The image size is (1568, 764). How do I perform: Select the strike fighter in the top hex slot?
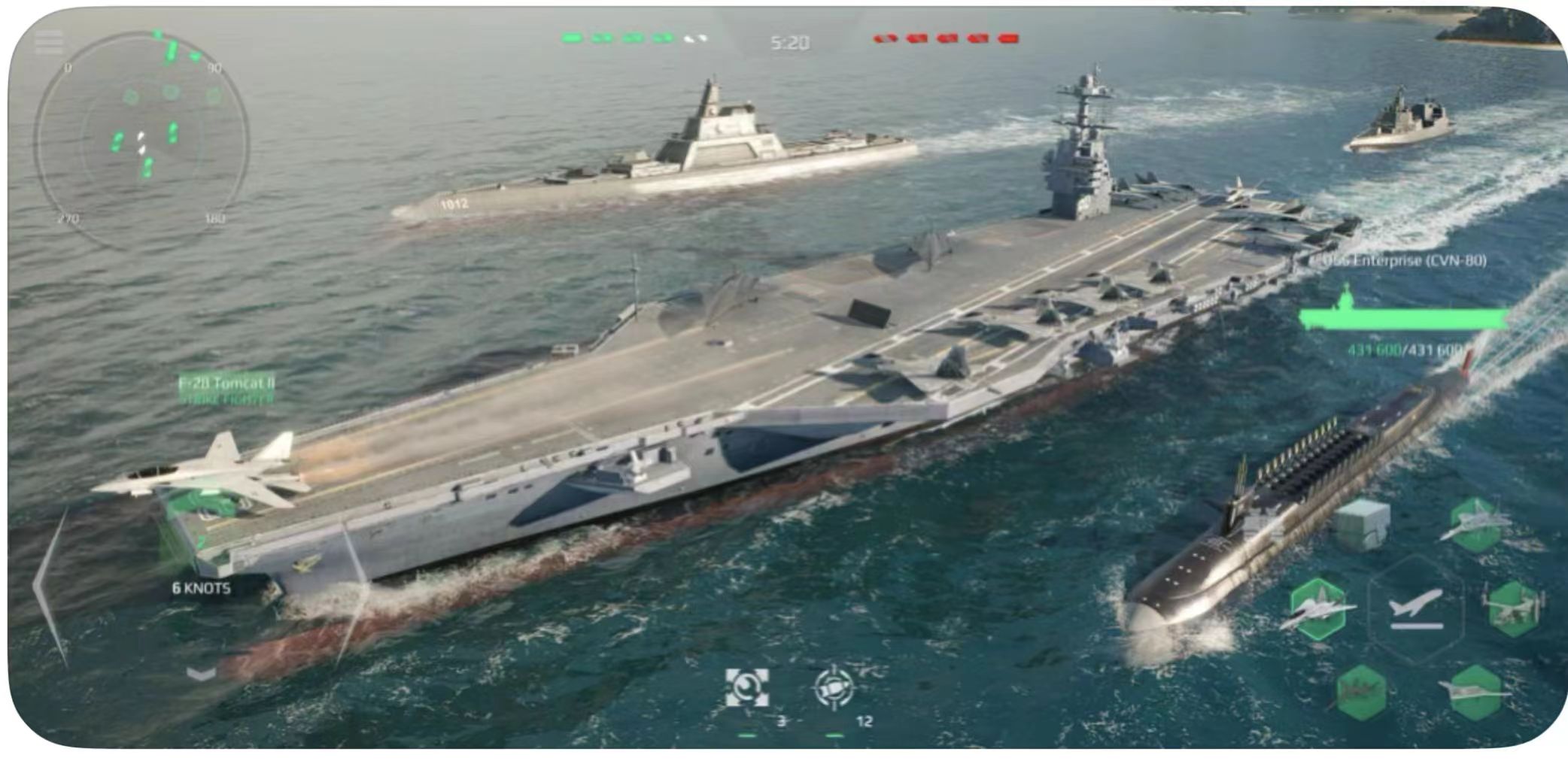pos(1474,526)
